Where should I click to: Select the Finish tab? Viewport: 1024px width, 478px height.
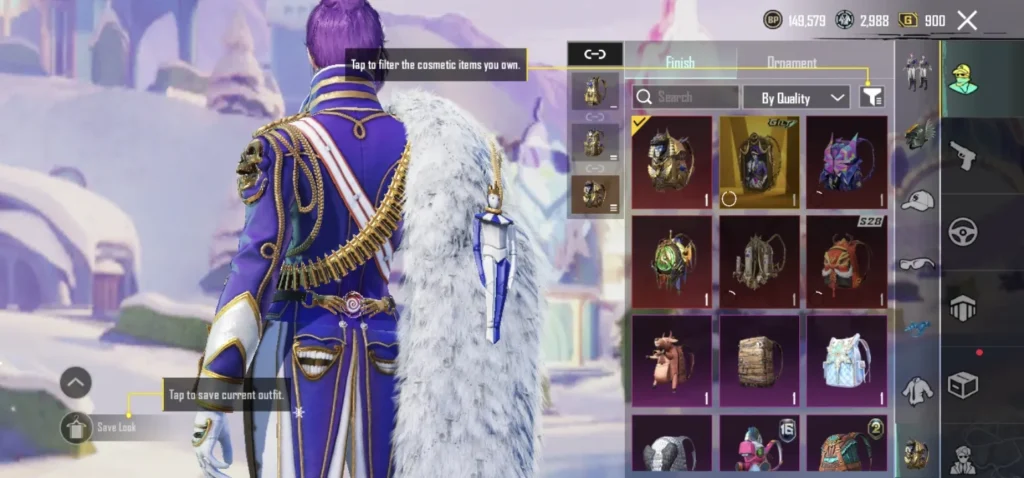pos(680,63)
